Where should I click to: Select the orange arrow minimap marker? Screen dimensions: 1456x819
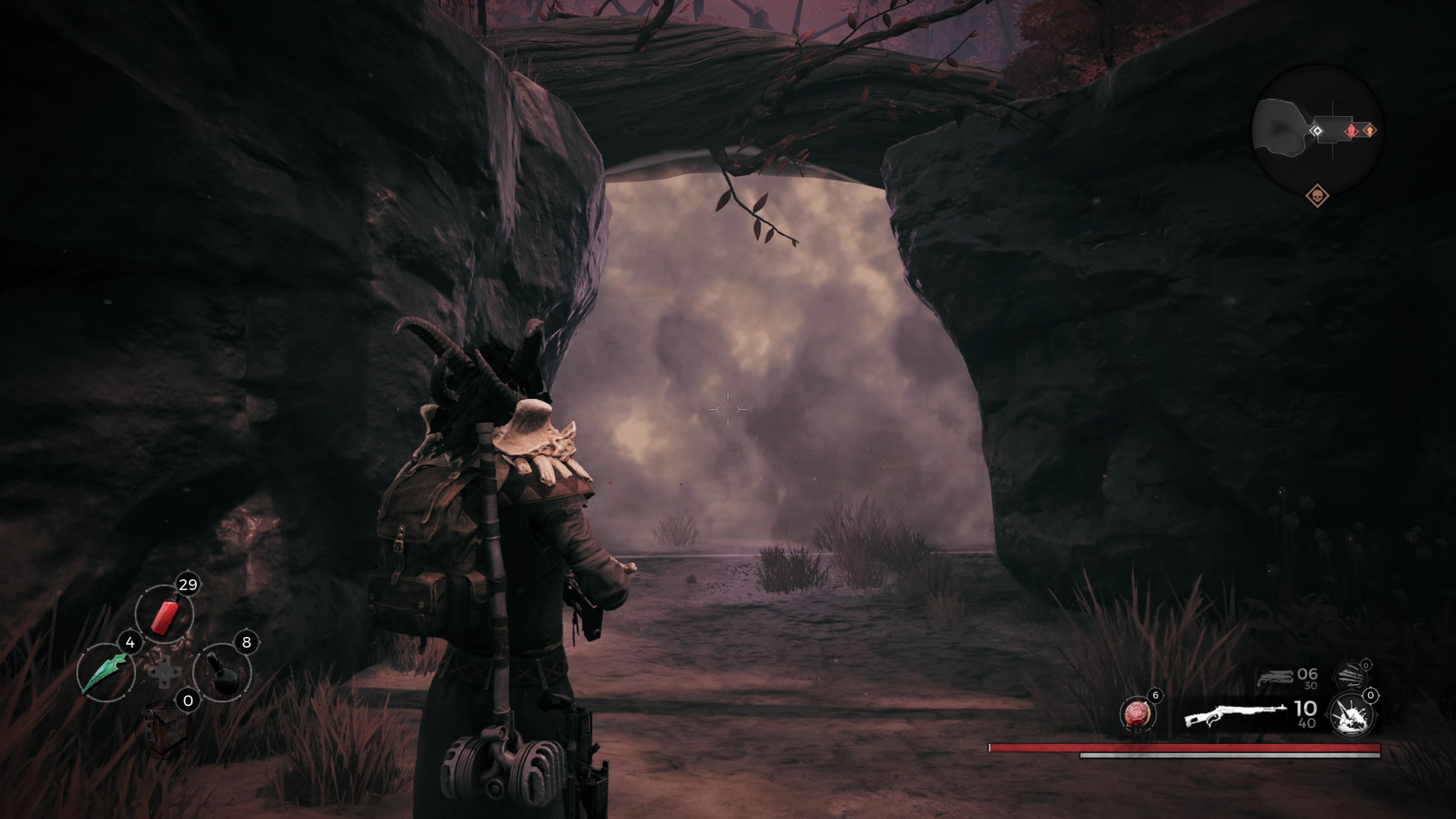1370,130
